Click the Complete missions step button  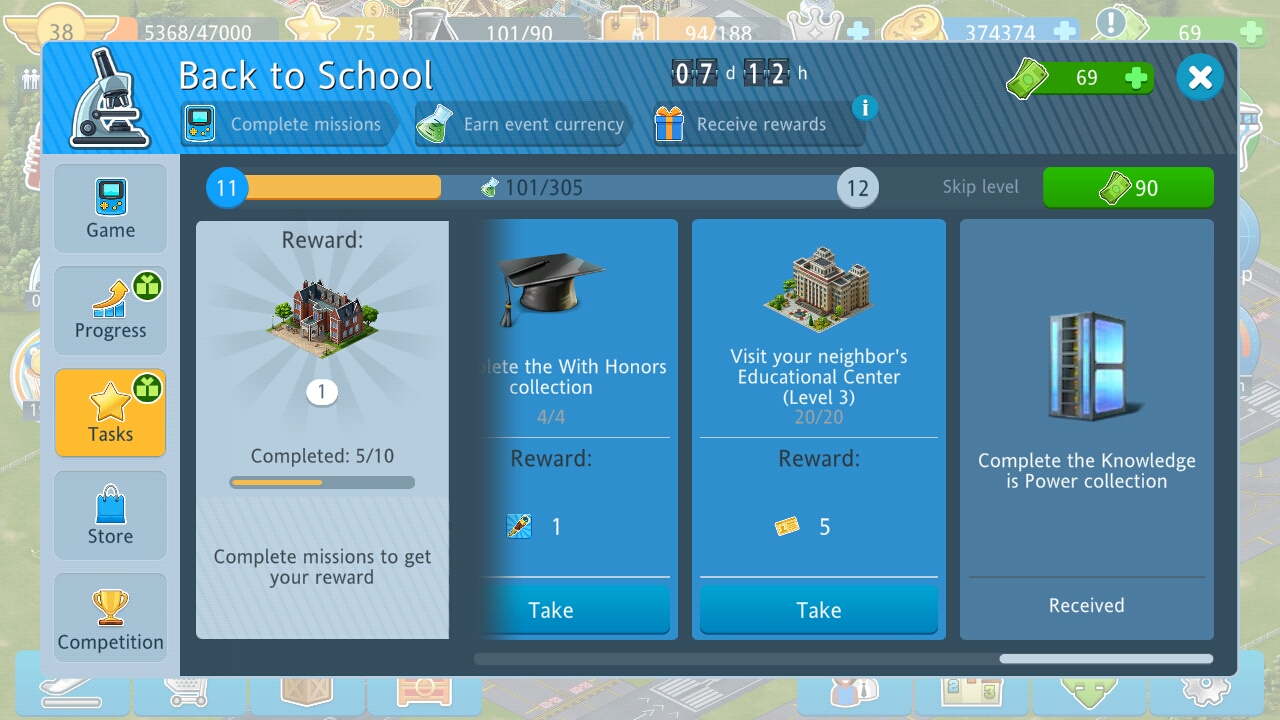tap(286, 125)
